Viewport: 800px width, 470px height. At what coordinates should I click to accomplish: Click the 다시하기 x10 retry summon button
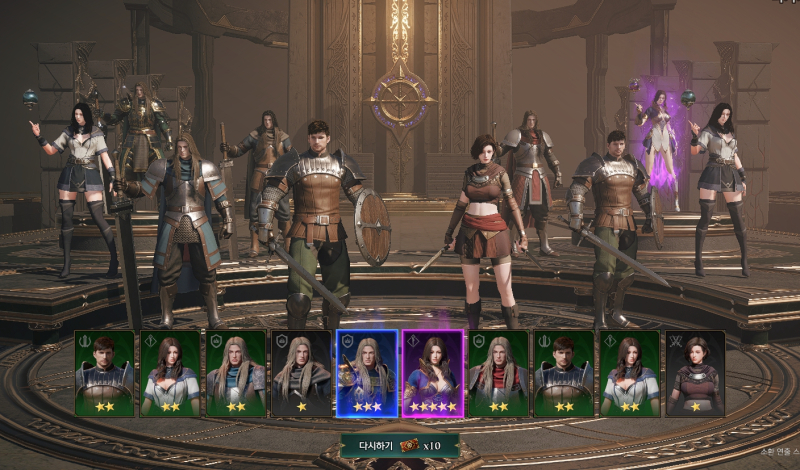click(x=400, y=444)
